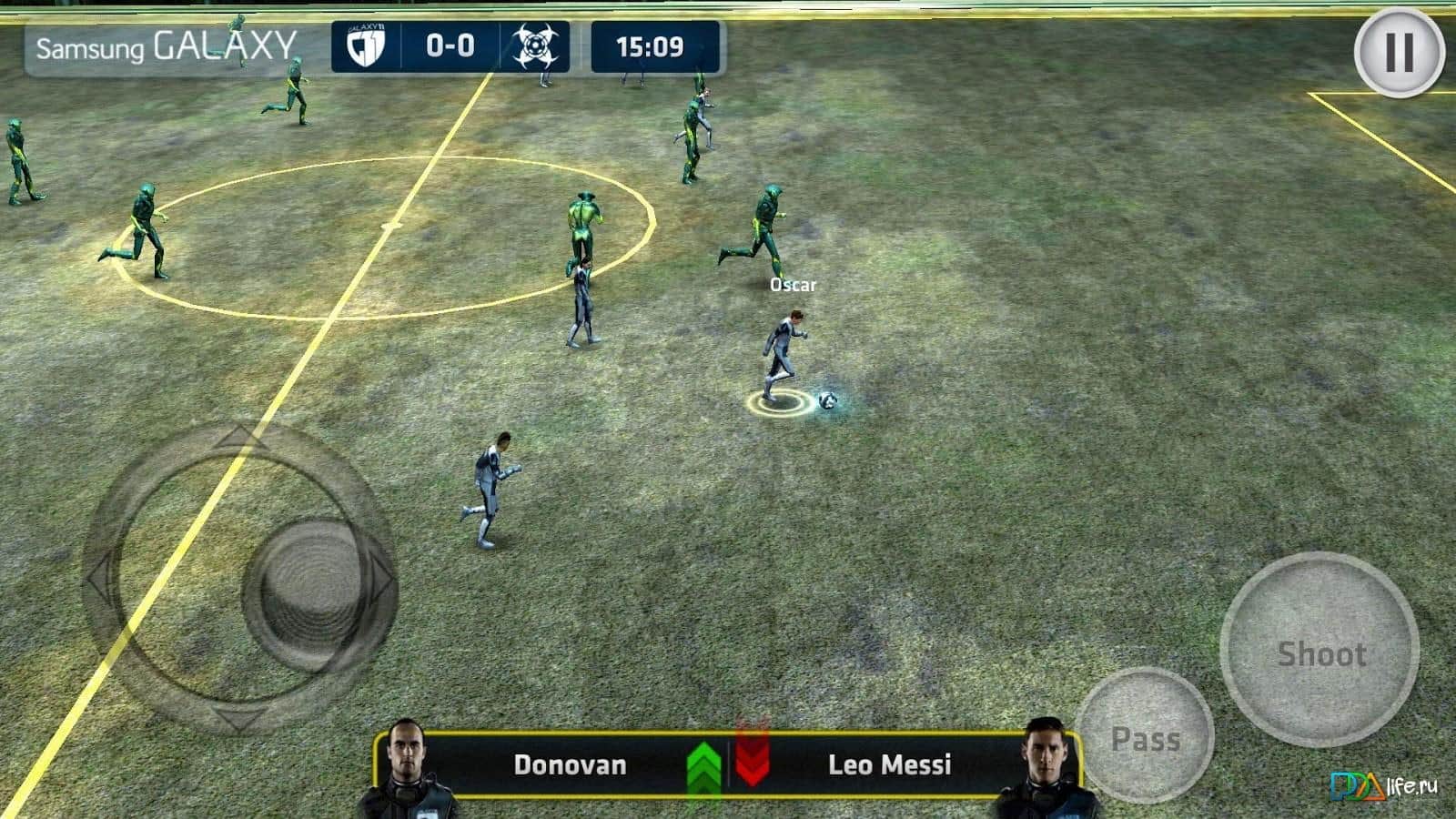Image resolution: width=1456 pixels, height=819 pixels.
Task: Select Donovan's portrait in the substitution bar
Action: [x=405, y=767]
